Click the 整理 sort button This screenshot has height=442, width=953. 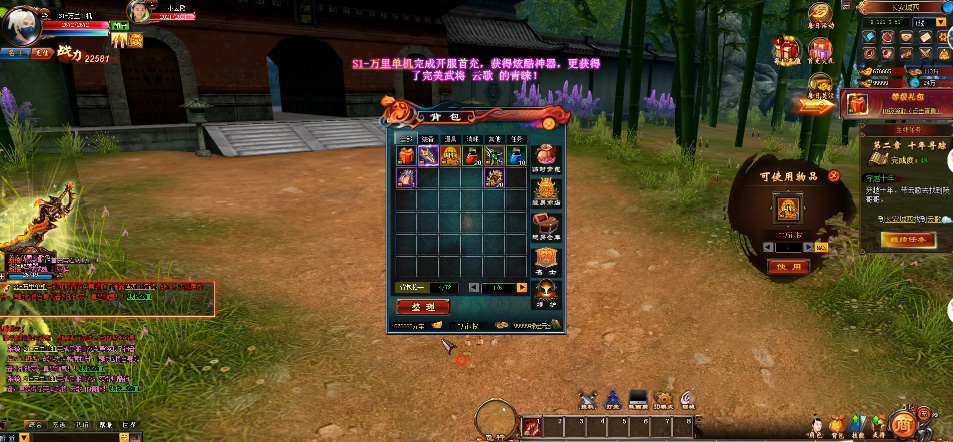tap(423, 307)
